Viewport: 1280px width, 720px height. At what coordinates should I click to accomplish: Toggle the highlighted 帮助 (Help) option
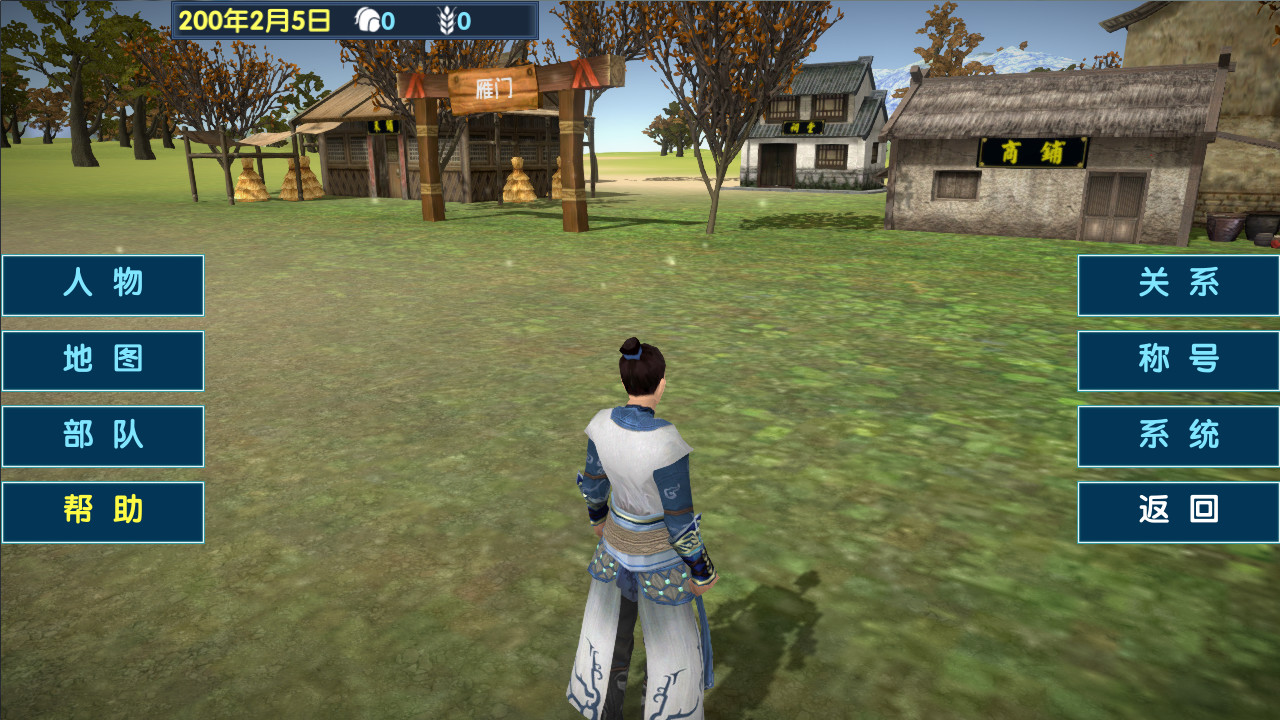click(x=102, y=511)
